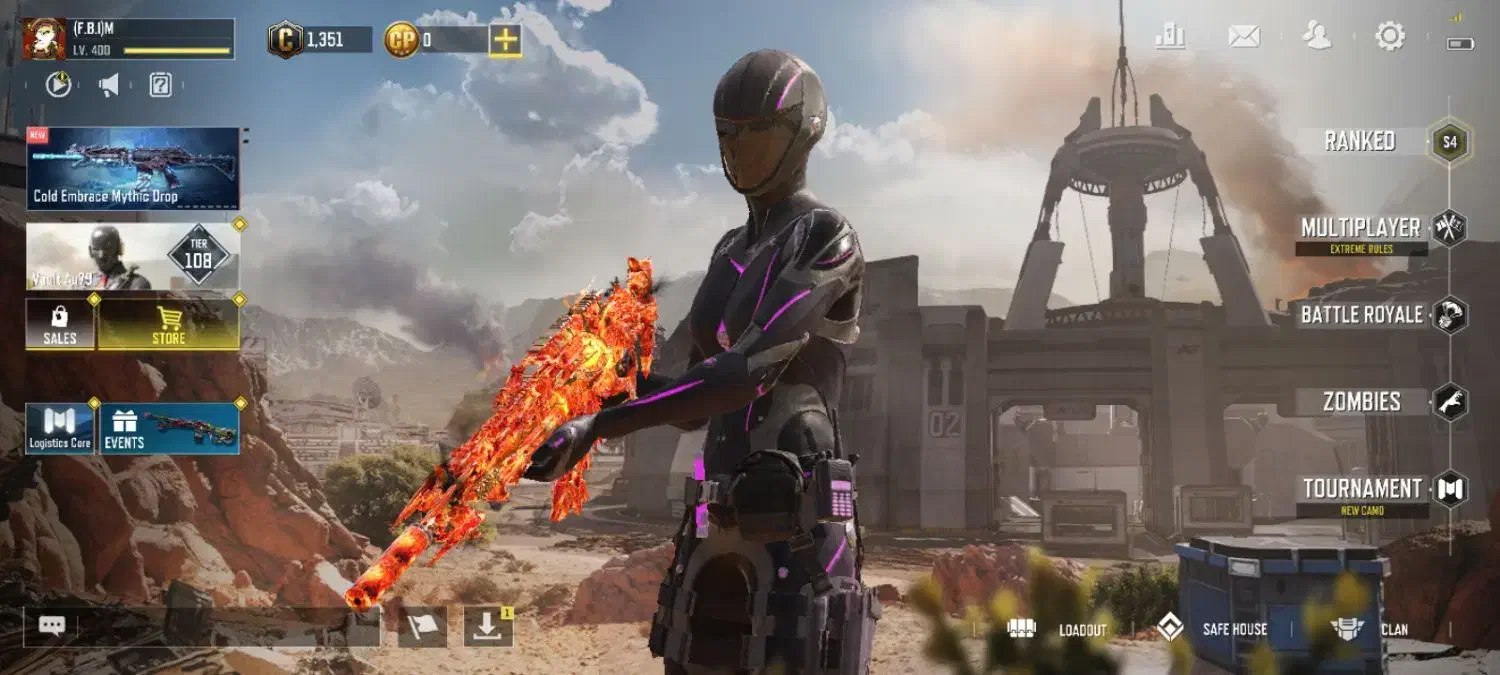Open the Sales shop button

pyautogui.click(x=60, y=325)
